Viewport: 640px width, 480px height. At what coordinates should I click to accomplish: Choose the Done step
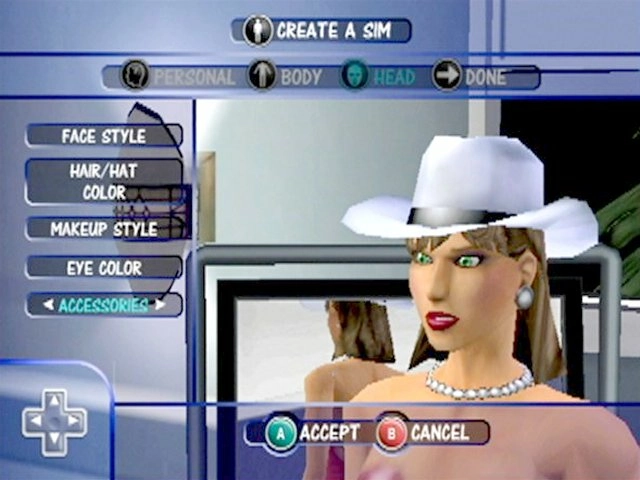[470, 76]
